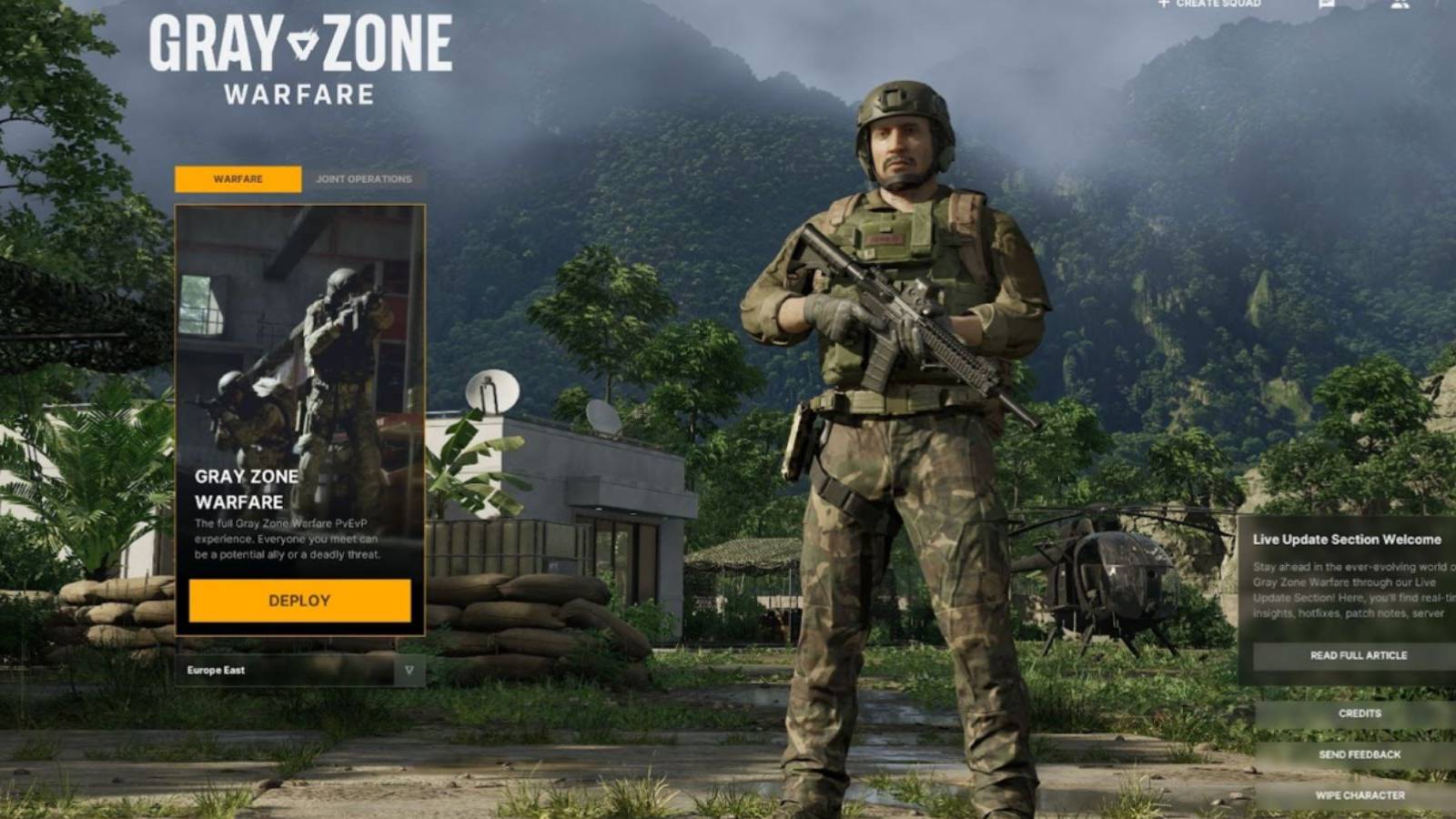Click the plus icon beside Create Squad
Image resolution: width=1456 pixels, height=819 pixels.
[1163, 5]
